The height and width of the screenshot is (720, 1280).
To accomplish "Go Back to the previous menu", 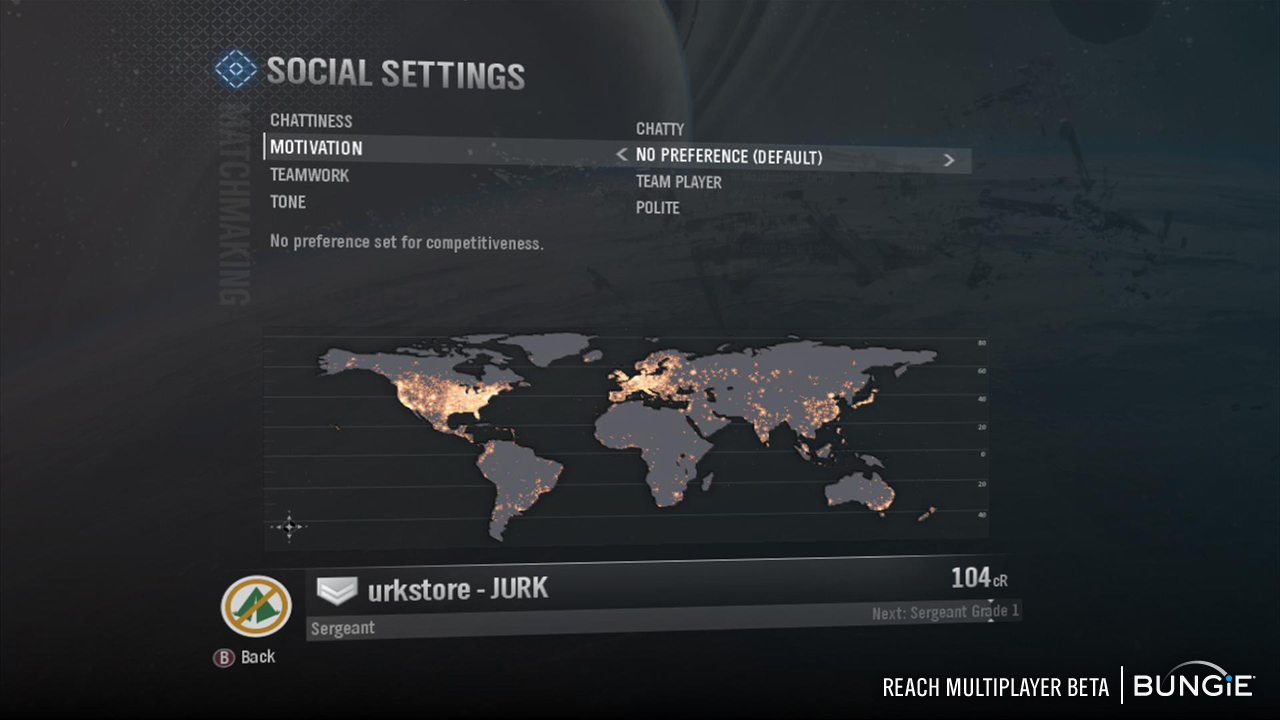I will pyautogui.click(x=246, y=657).
